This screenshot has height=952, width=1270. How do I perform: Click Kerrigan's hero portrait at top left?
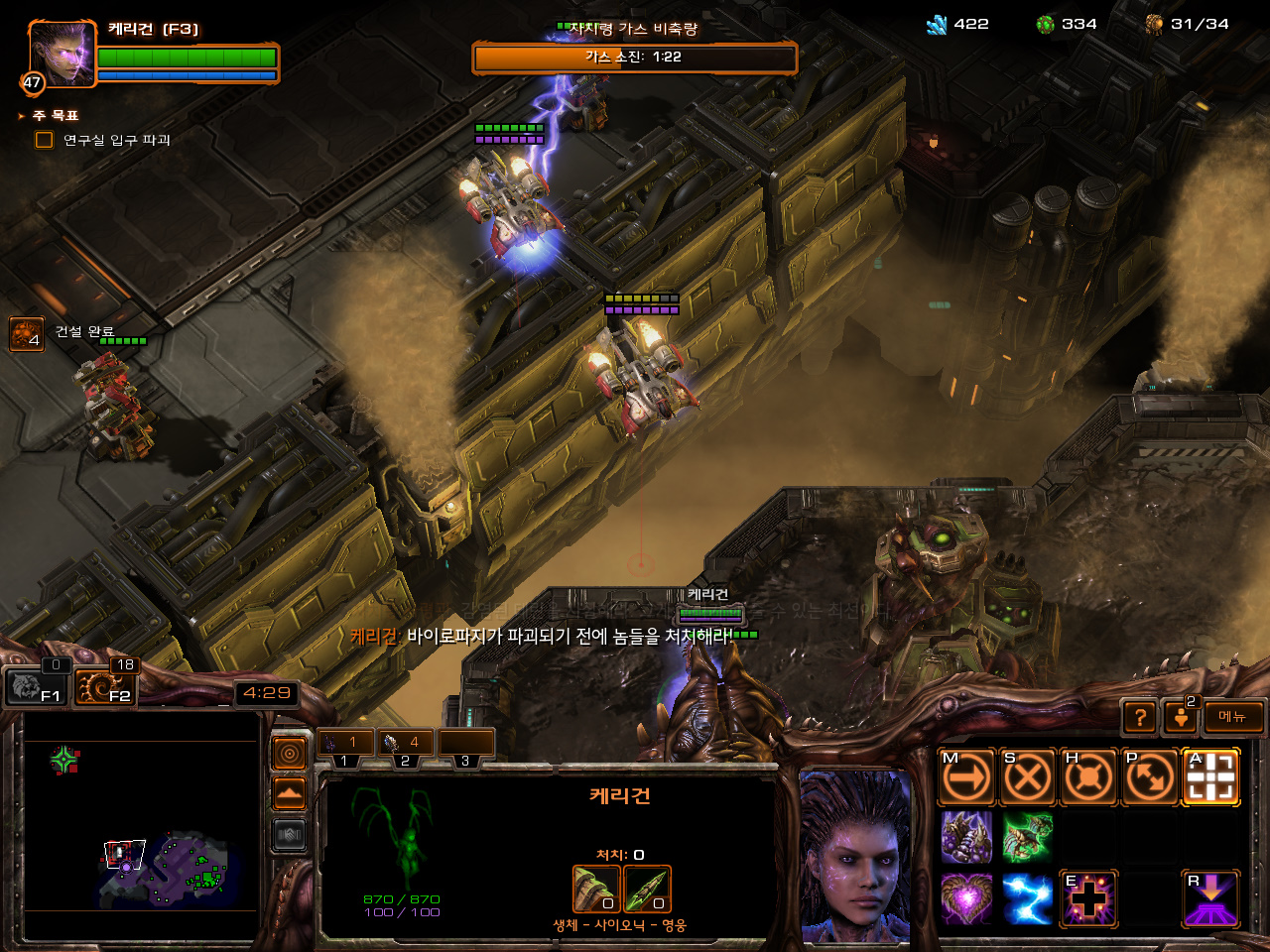(62, 54)
